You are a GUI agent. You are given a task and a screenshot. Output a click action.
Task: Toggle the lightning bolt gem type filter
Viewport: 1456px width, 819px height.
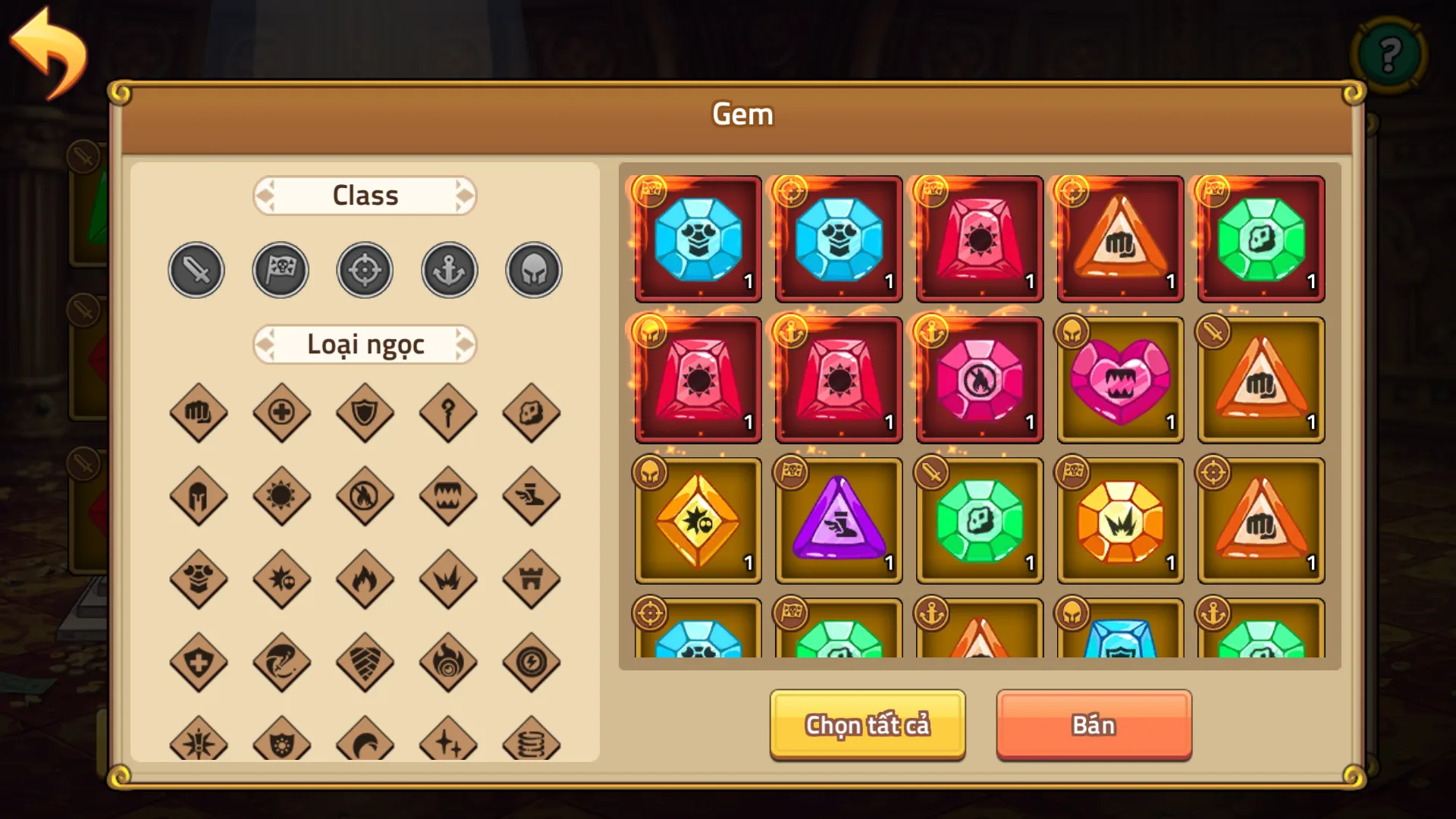pos(532,662)
